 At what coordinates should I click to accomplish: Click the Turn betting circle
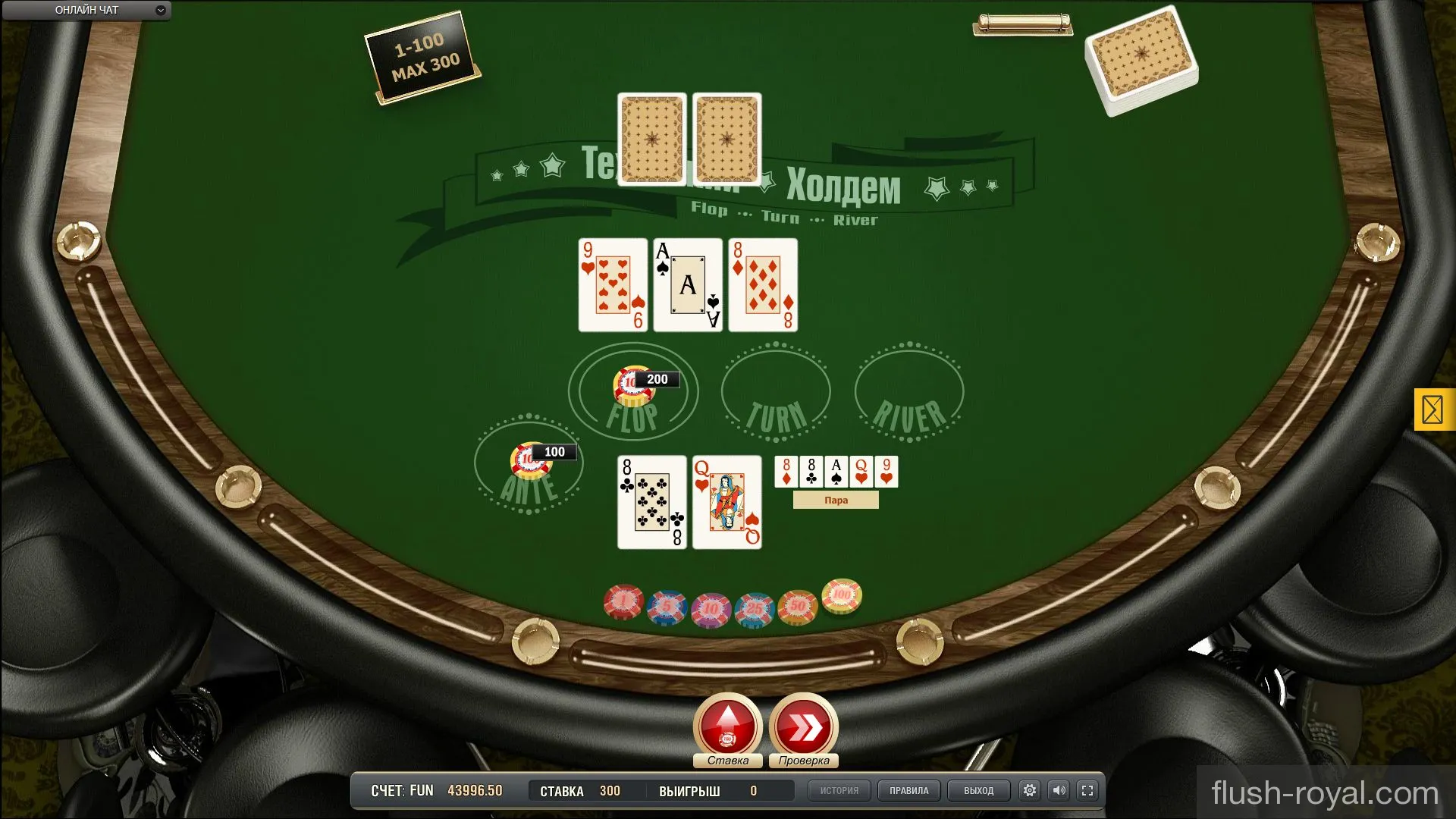(776, 393)
